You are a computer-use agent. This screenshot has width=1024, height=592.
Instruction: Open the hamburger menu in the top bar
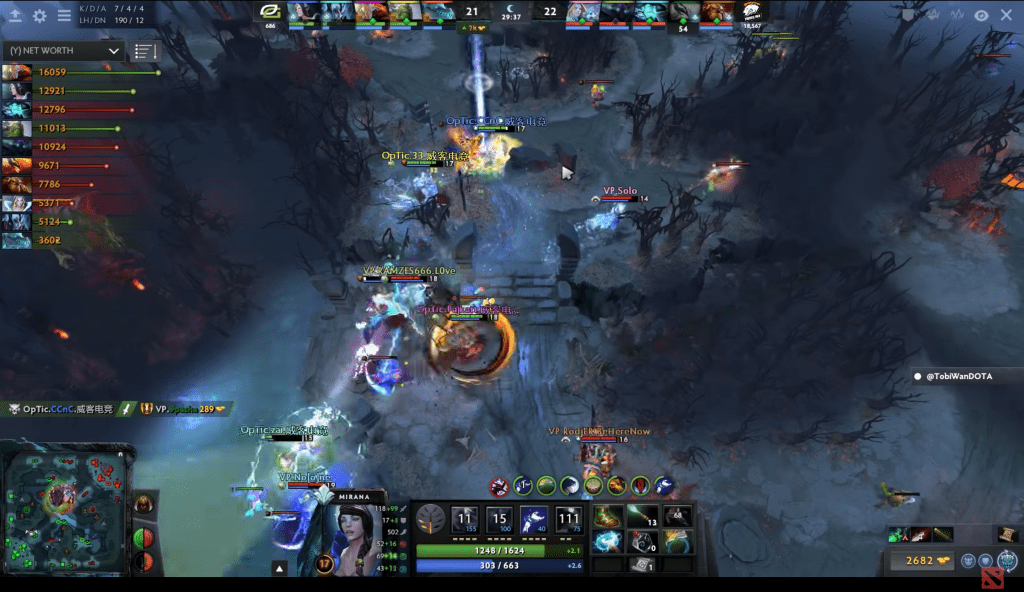coord(64,16)
